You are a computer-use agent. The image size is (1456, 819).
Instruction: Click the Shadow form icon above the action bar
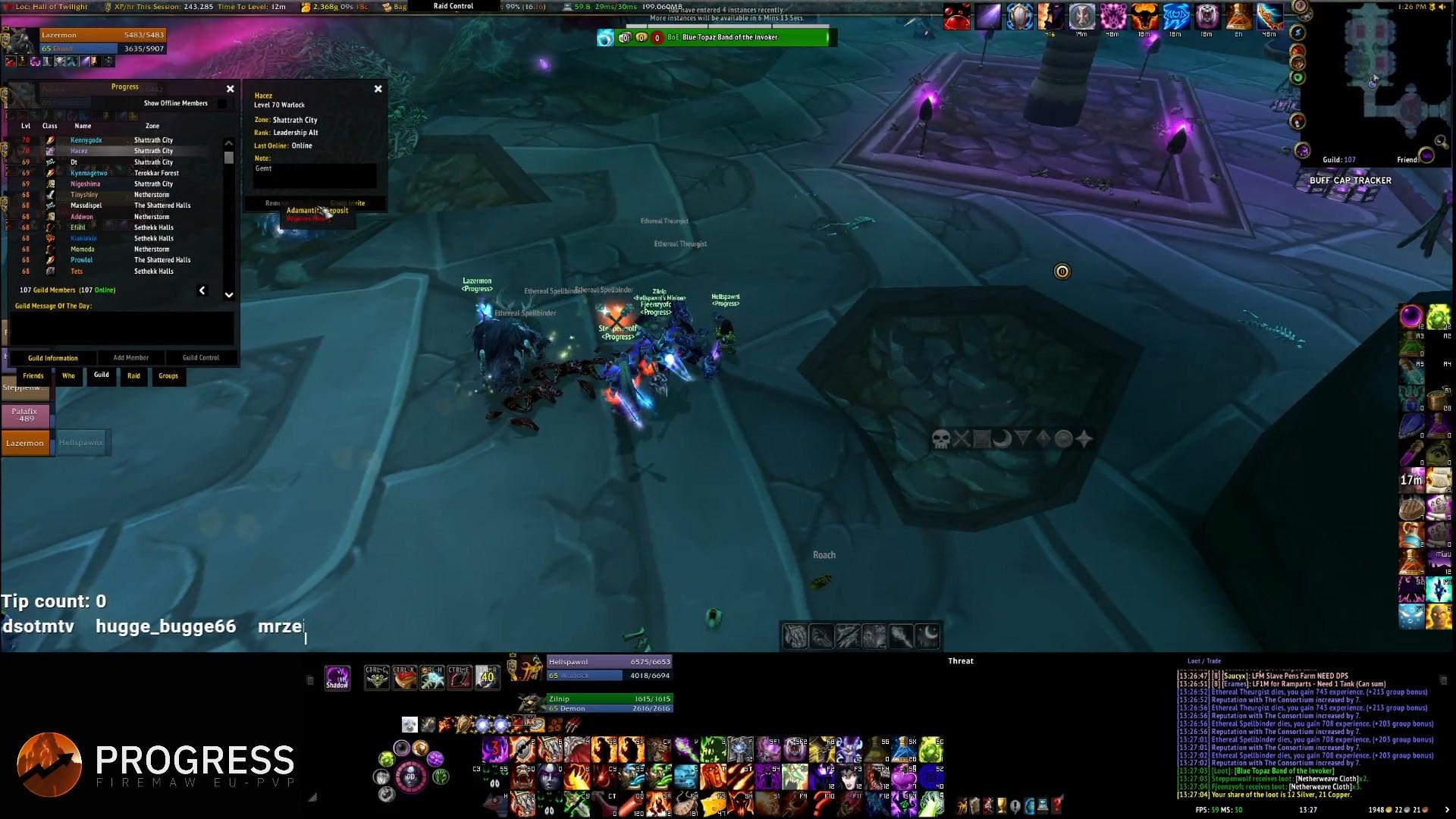[x=337, y=676]
